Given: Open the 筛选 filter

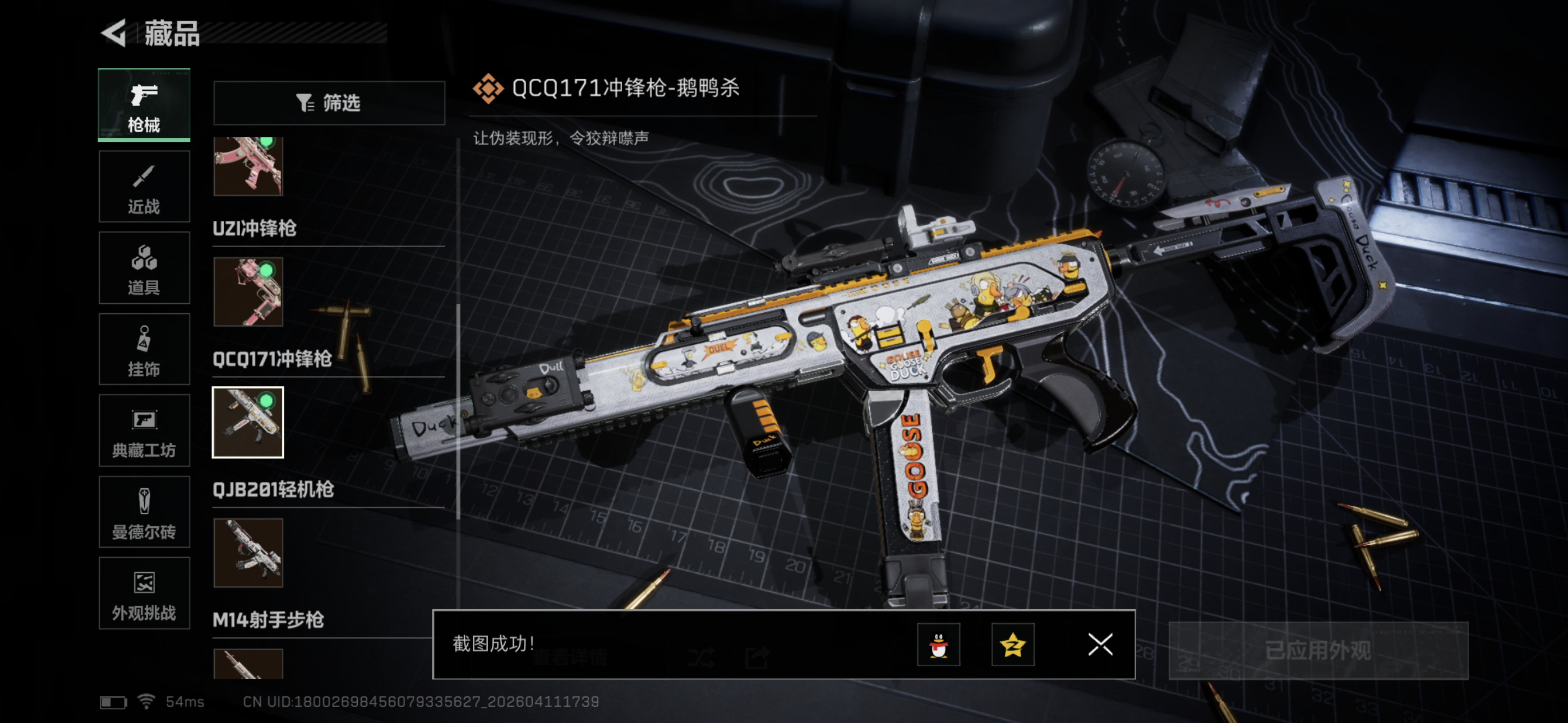Looking at the screenshot, I should pyautogui.click(x=329, y=103).
